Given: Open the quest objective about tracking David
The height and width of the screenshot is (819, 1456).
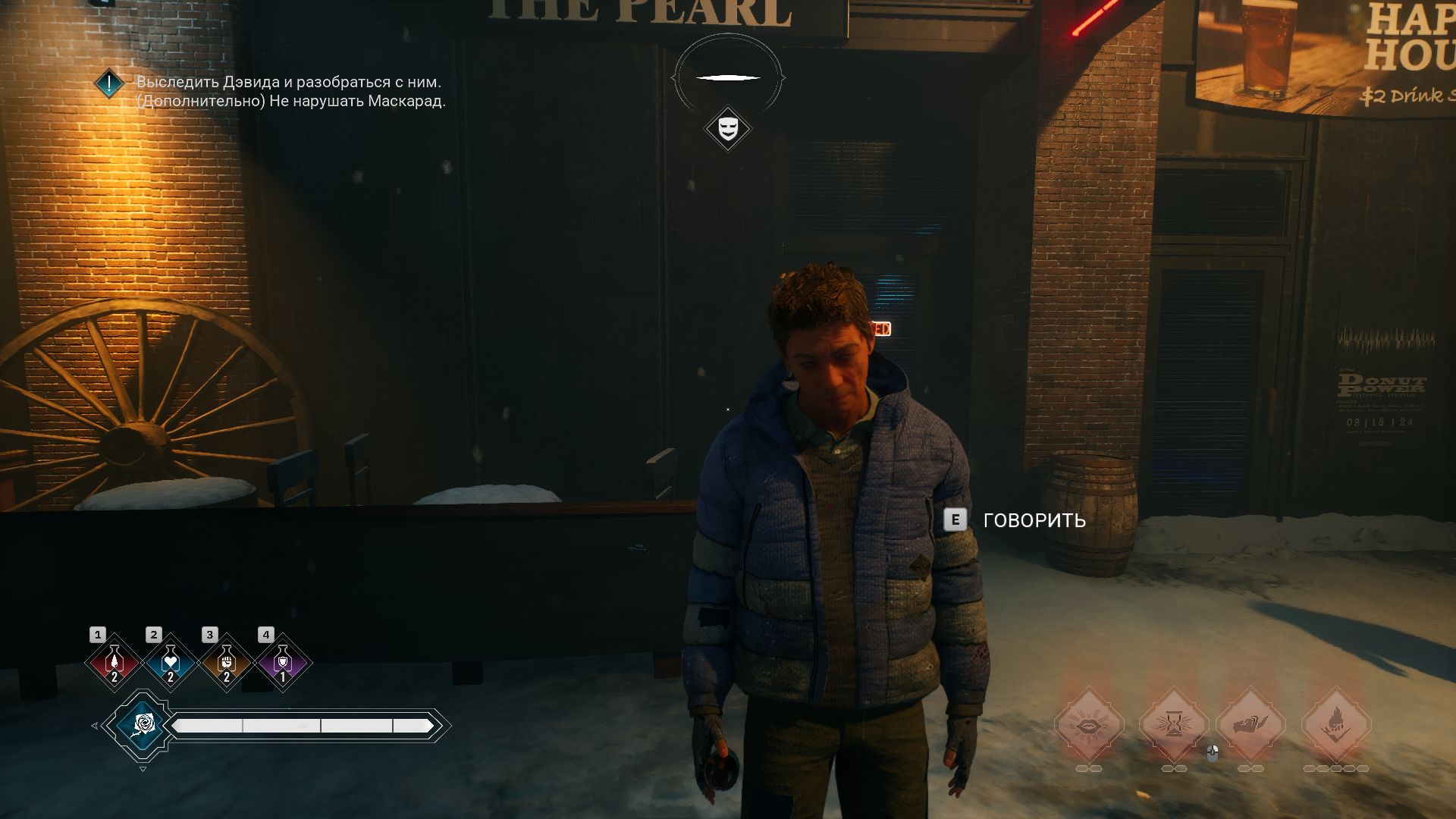Looking at the screenshot, I should tap(288, 82).
